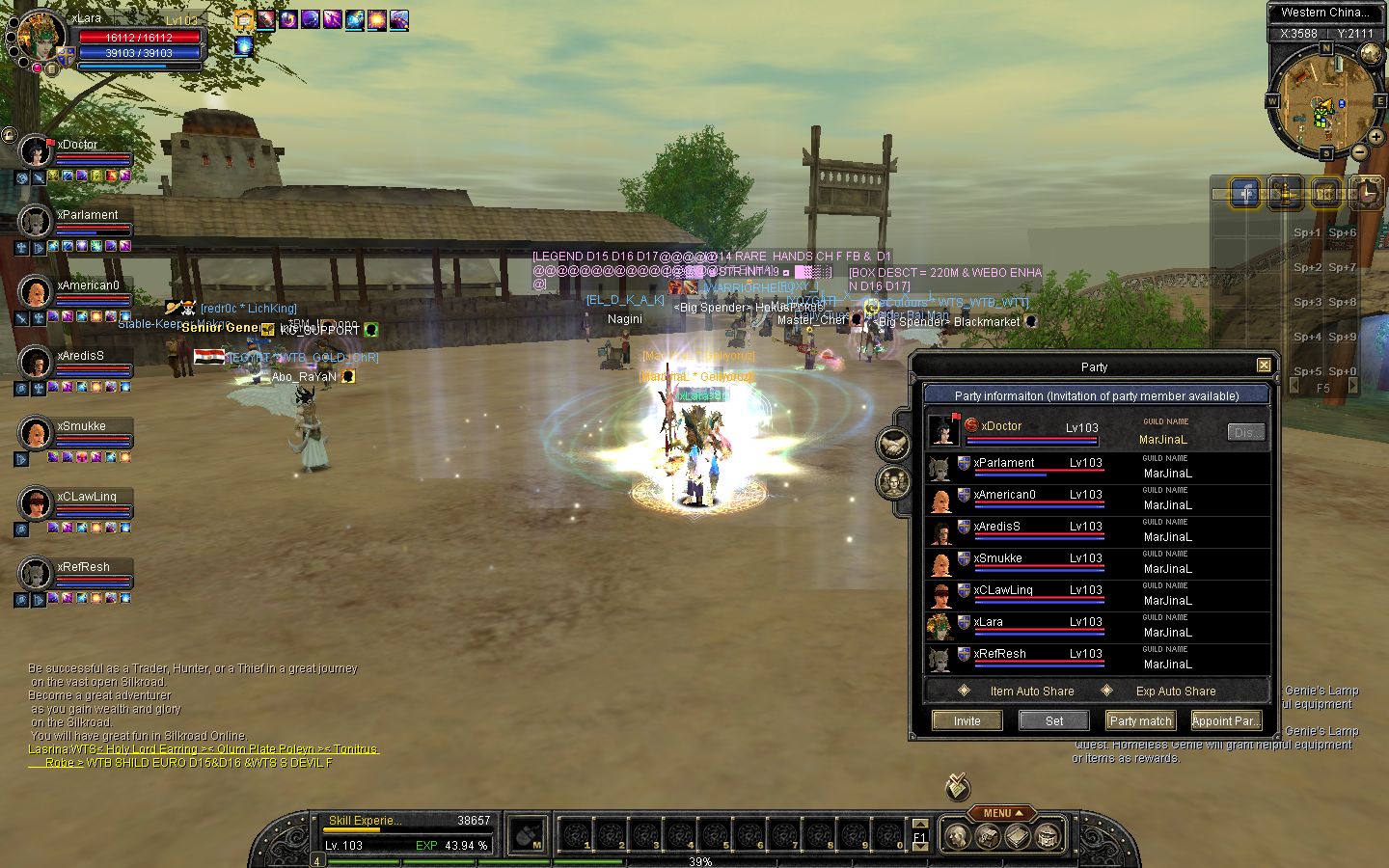Image resolution: width=1389 pixels, height=868 pixels.
Task: Open Party match
Action: 1140,720
